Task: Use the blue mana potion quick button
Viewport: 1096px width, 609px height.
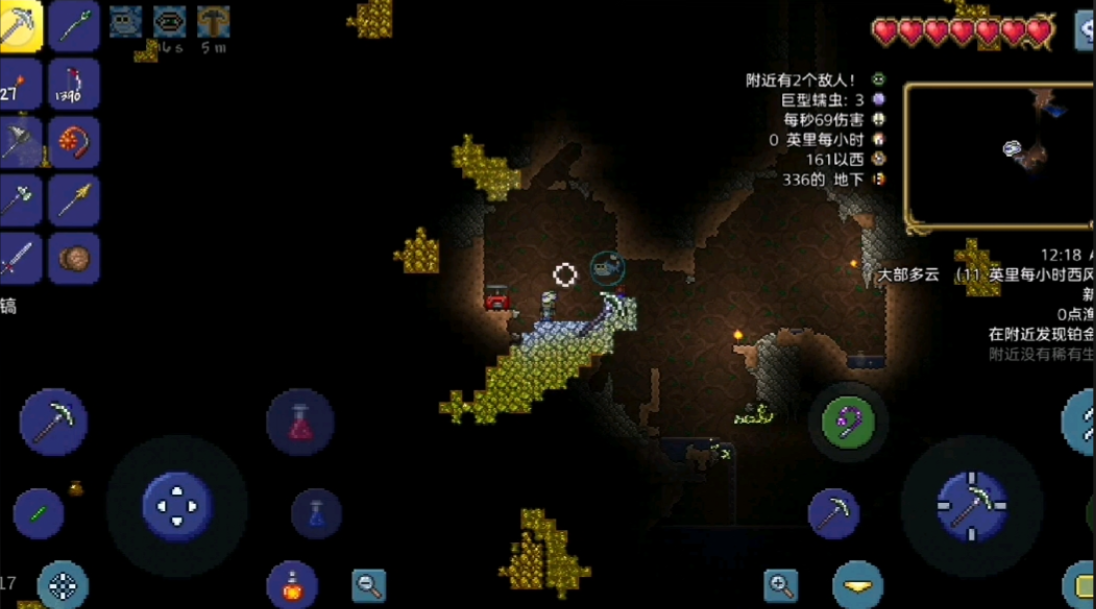Action: pyautogui.click(x=316, y=513)
